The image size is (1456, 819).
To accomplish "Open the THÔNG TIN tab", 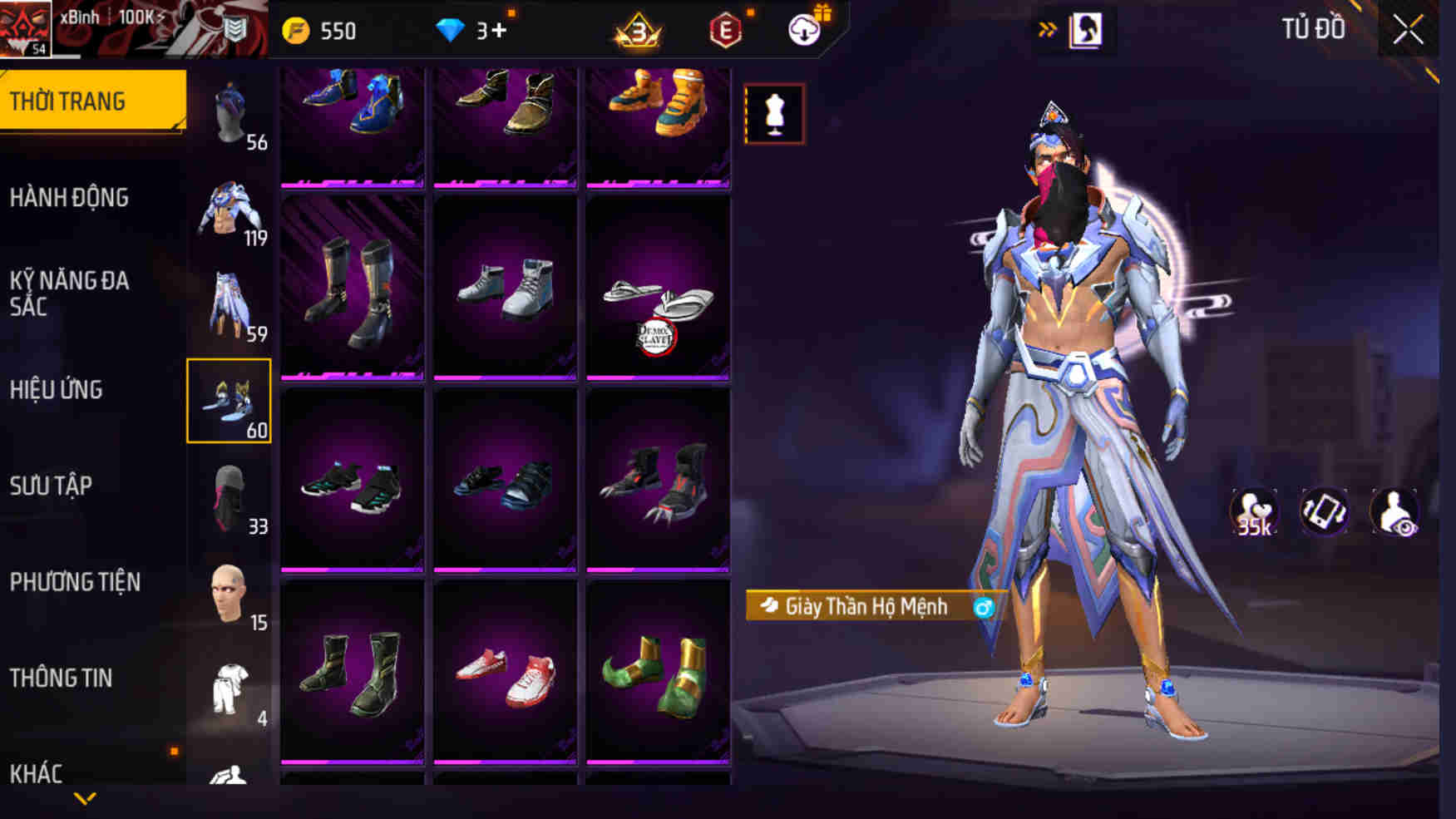I will pyautogui.click(x=61, y=678).
